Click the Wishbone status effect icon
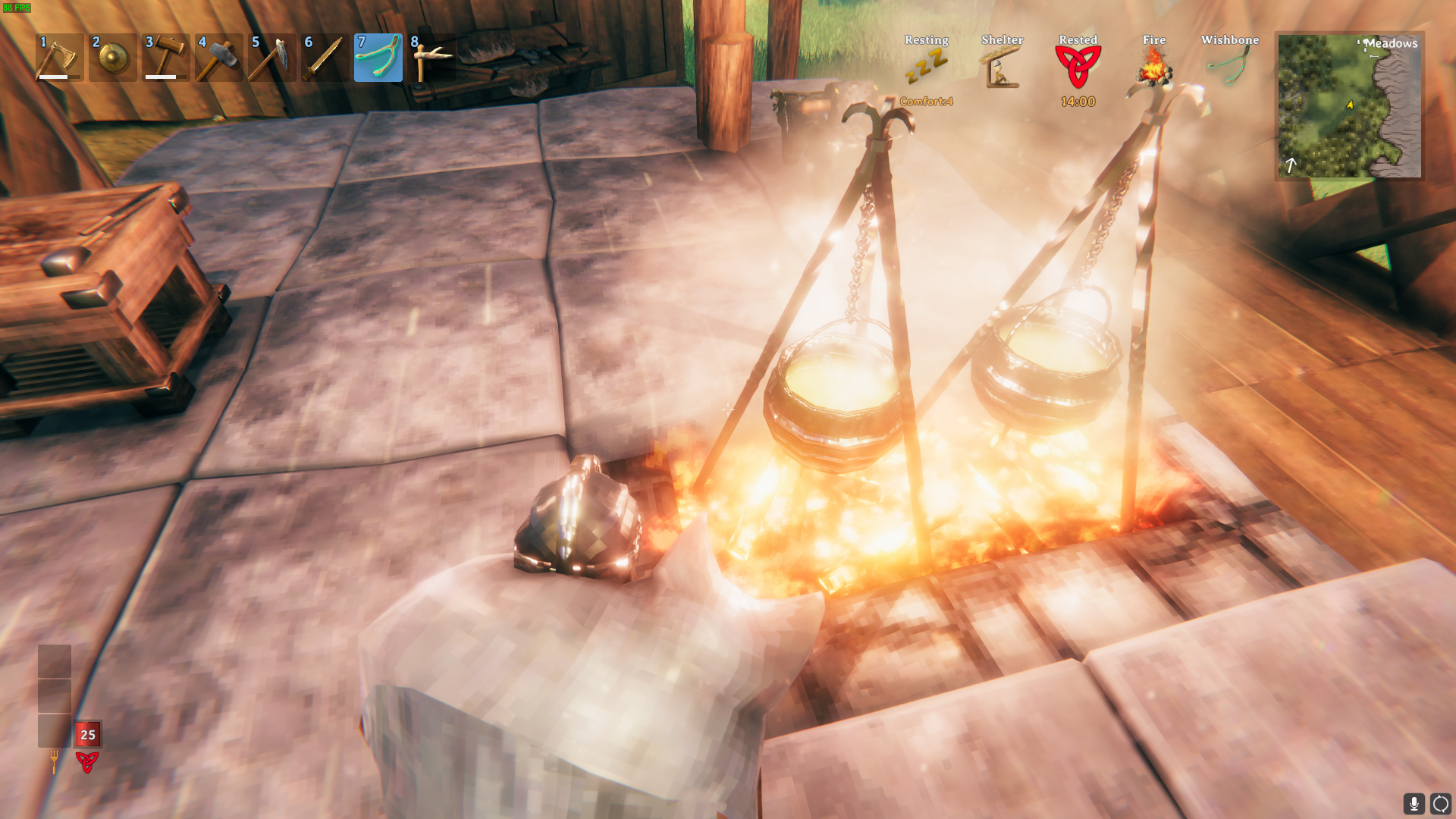The image size is (1456, 819). [x=1229, y=67]
